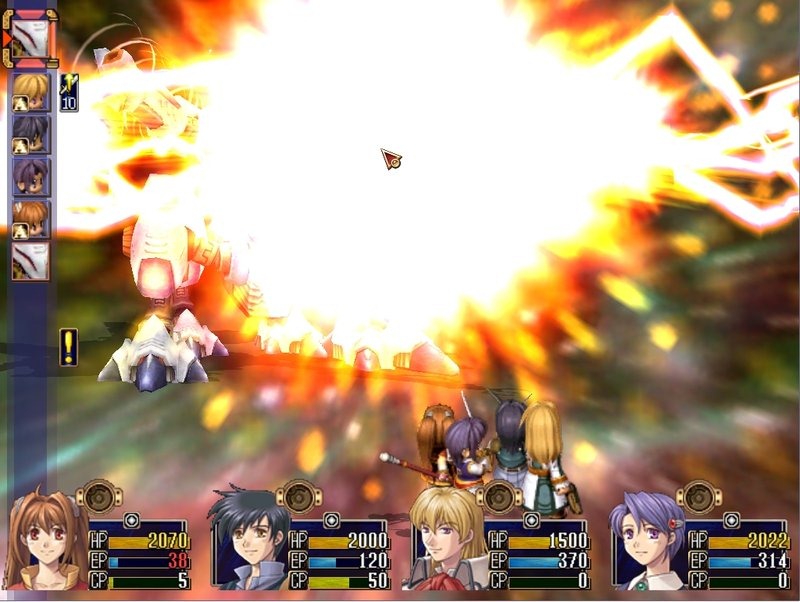Screen dimensions: 800x602
Task: Click the blonde character's turn order portrait
Action: [30, 92]
